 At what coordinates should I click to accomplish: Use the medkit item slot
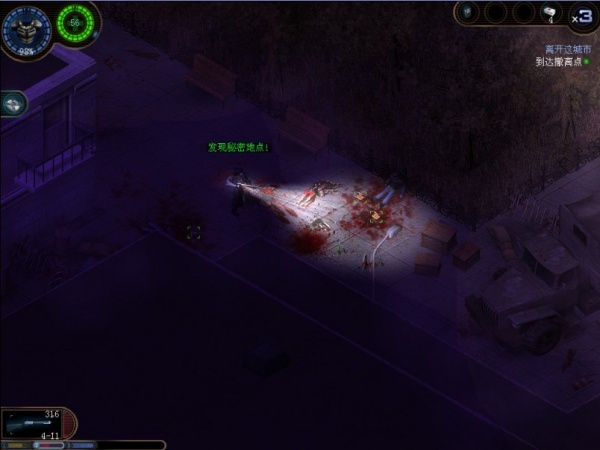[x=550, y=13]
